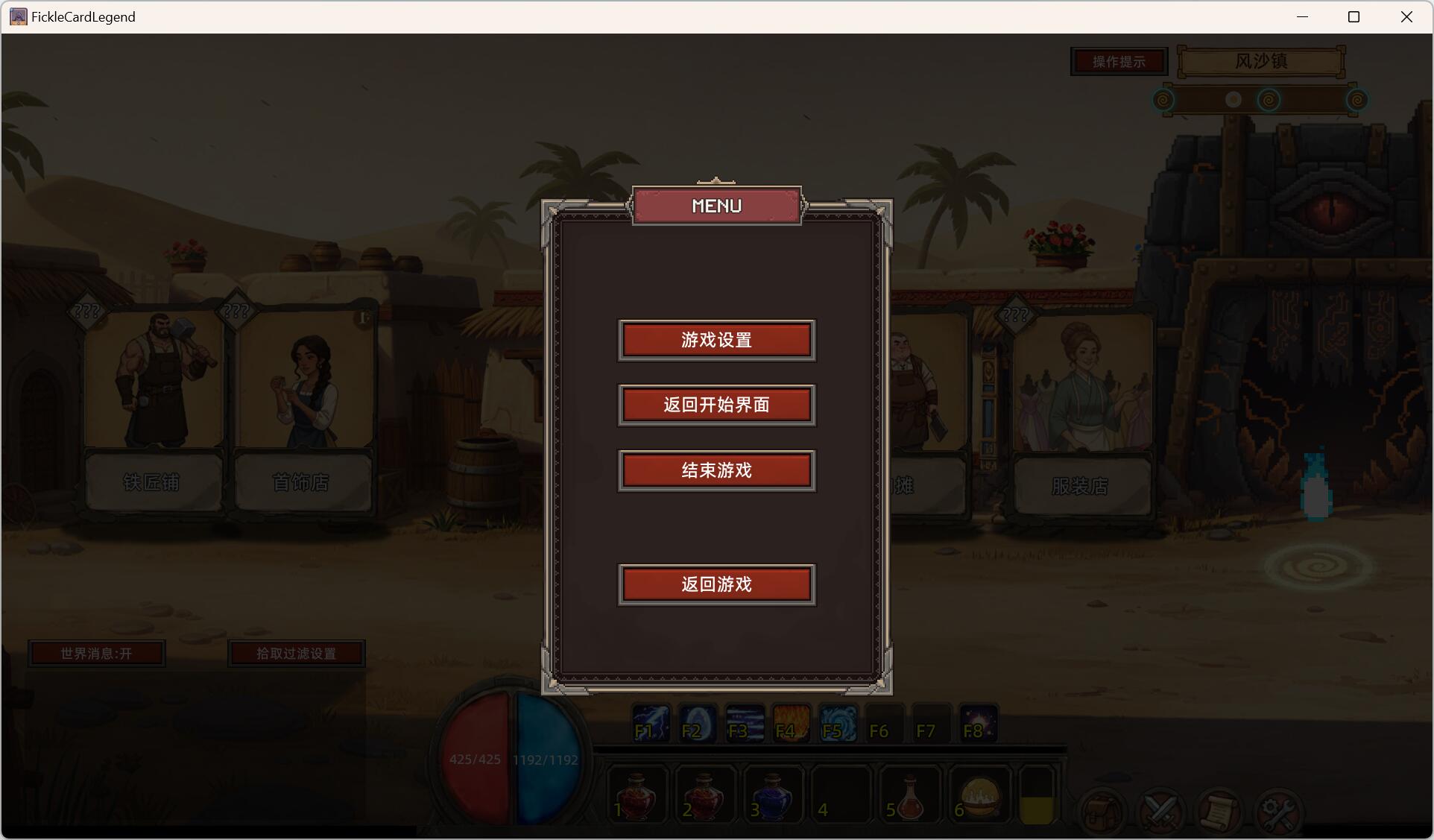
Task: Cast the F1 lightning skill
Action: coord(650,724)
